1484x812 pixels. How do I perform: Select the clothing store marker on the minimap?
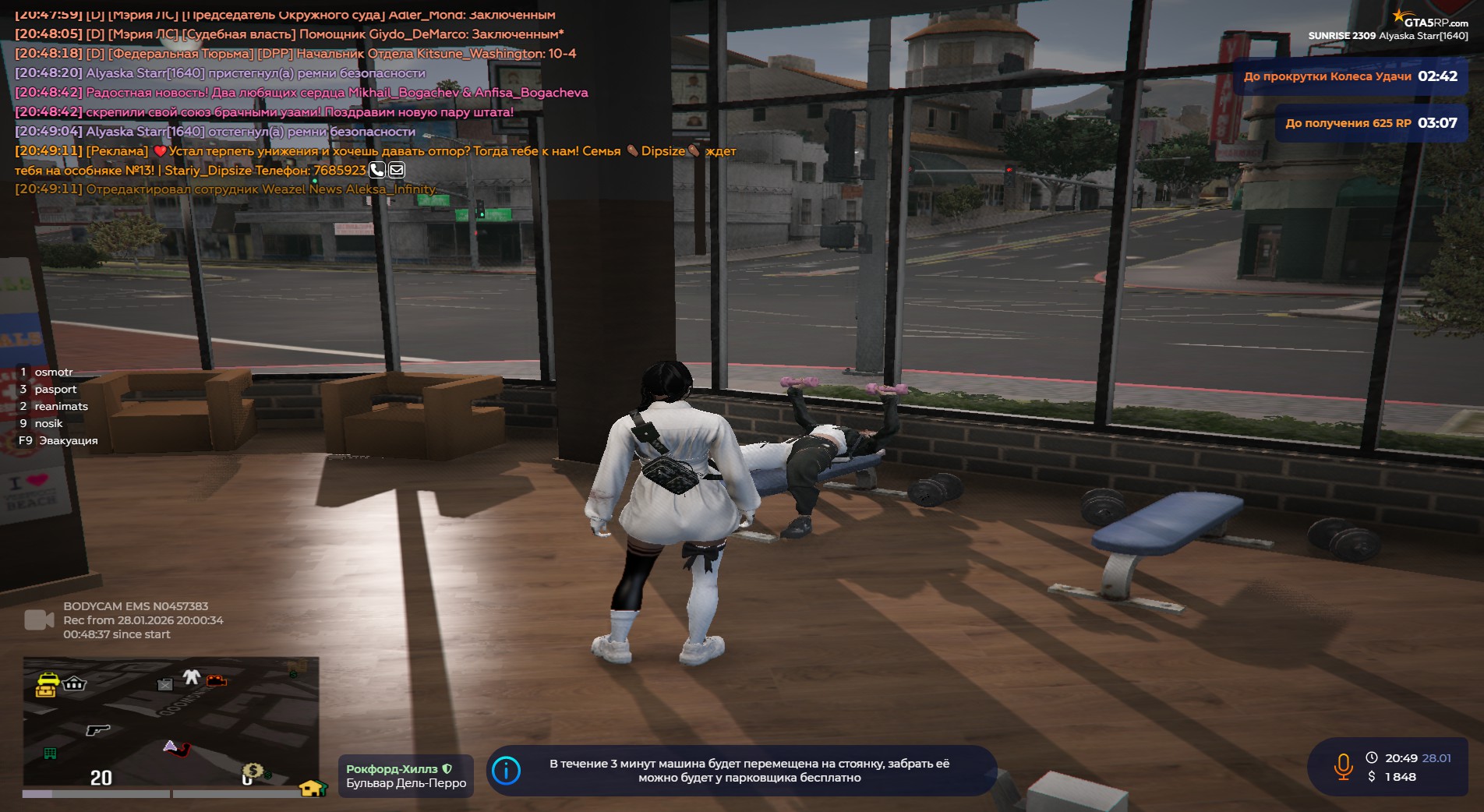pos(192,677)
